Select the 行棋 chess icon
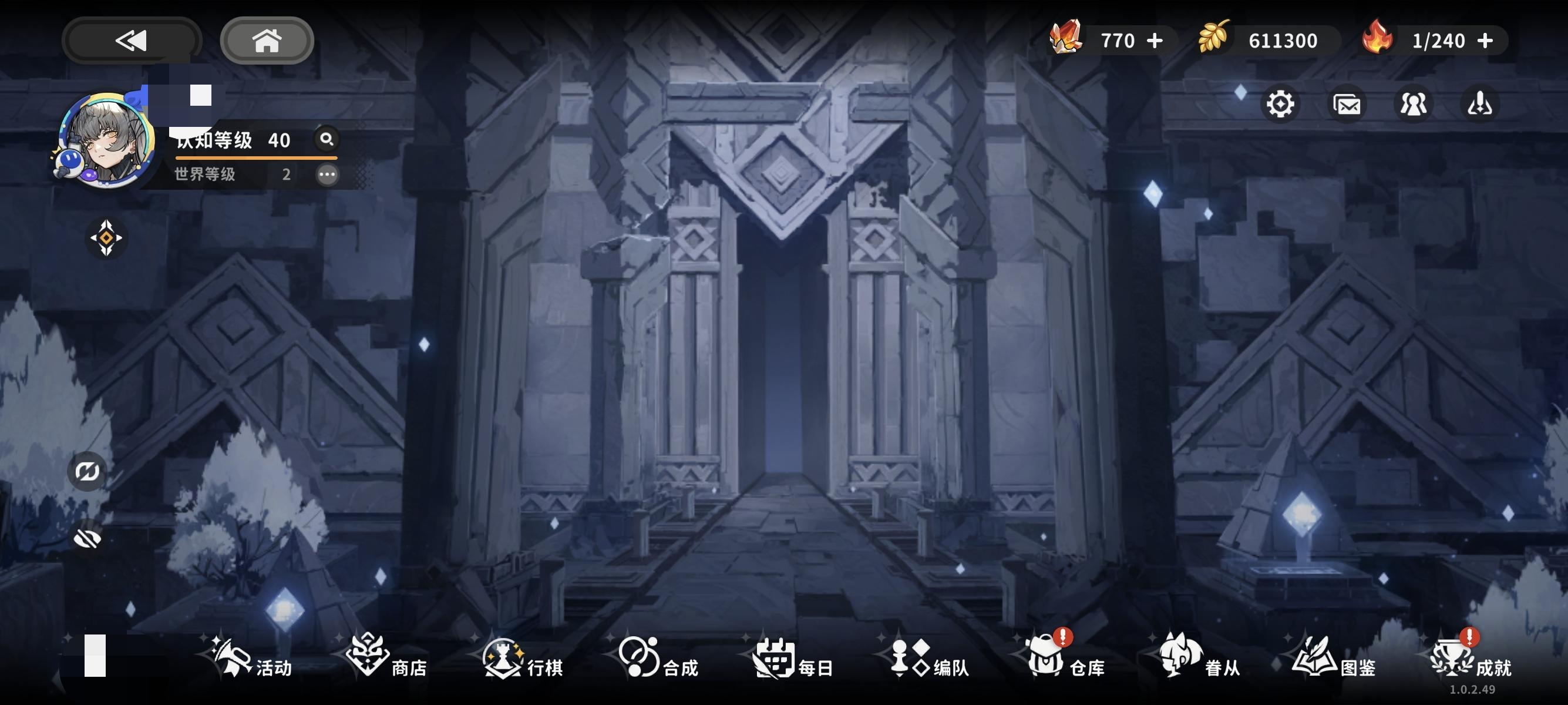Screen dimensions: 1568x705 (505, 657)
